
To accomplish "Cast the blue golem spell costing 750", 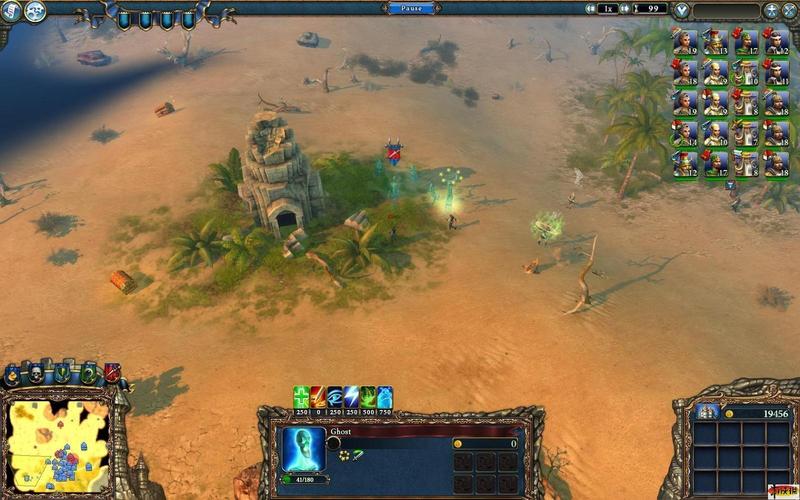I will [385, 397].
